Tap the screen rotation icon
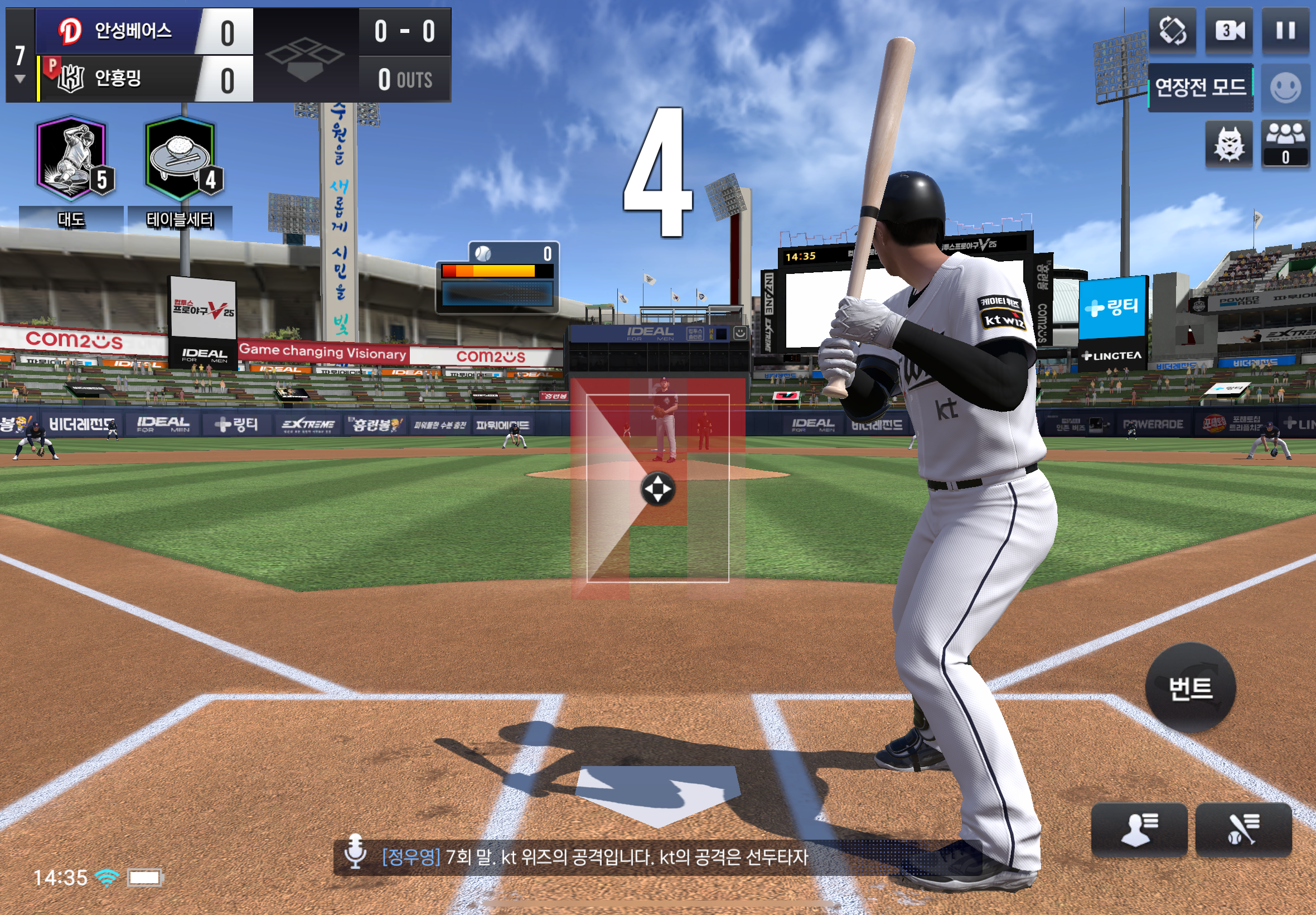 (1172, 30)
